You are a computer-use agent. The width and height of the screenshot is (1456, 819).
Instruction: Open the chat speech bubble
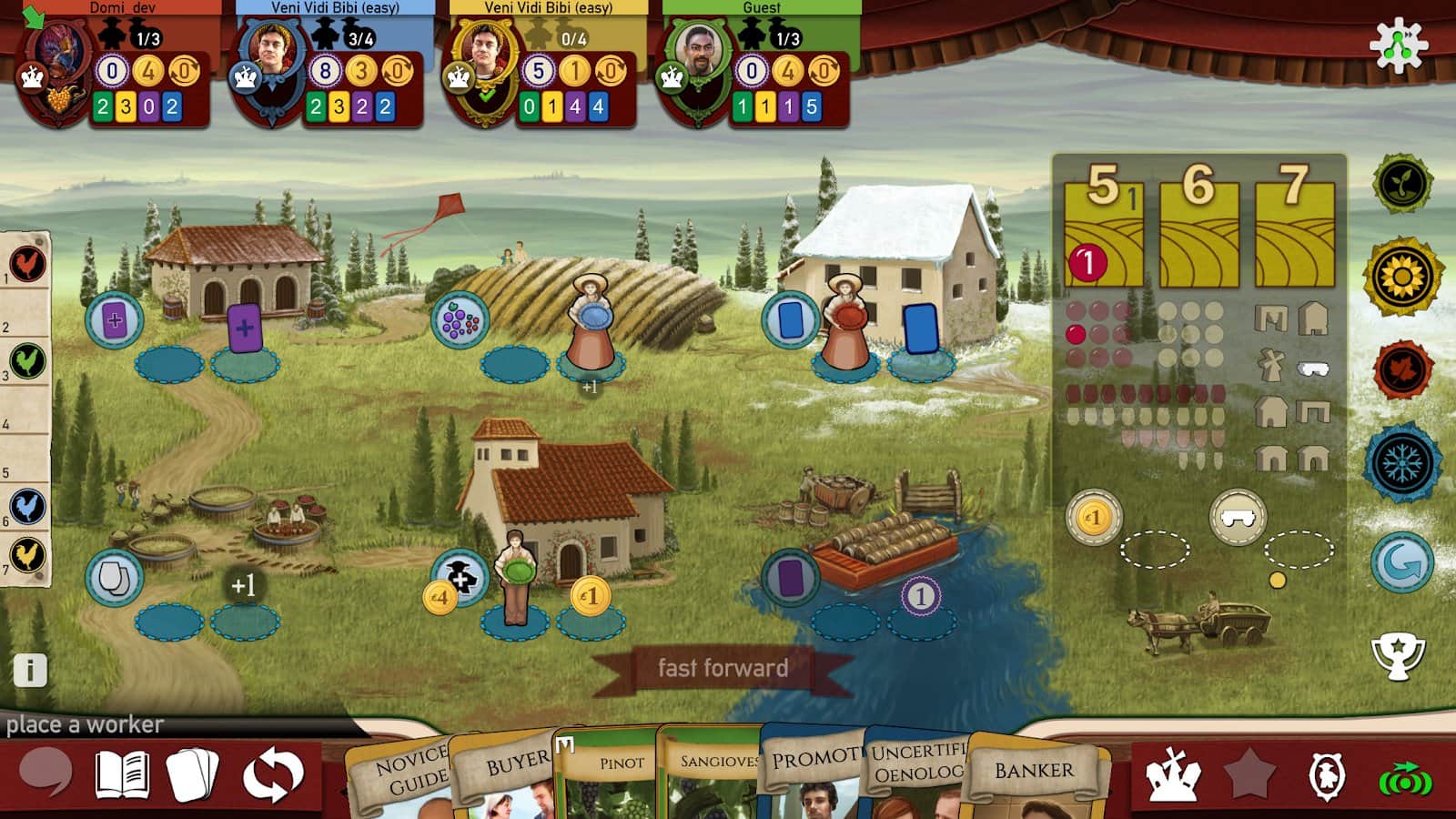coord(45,773)
